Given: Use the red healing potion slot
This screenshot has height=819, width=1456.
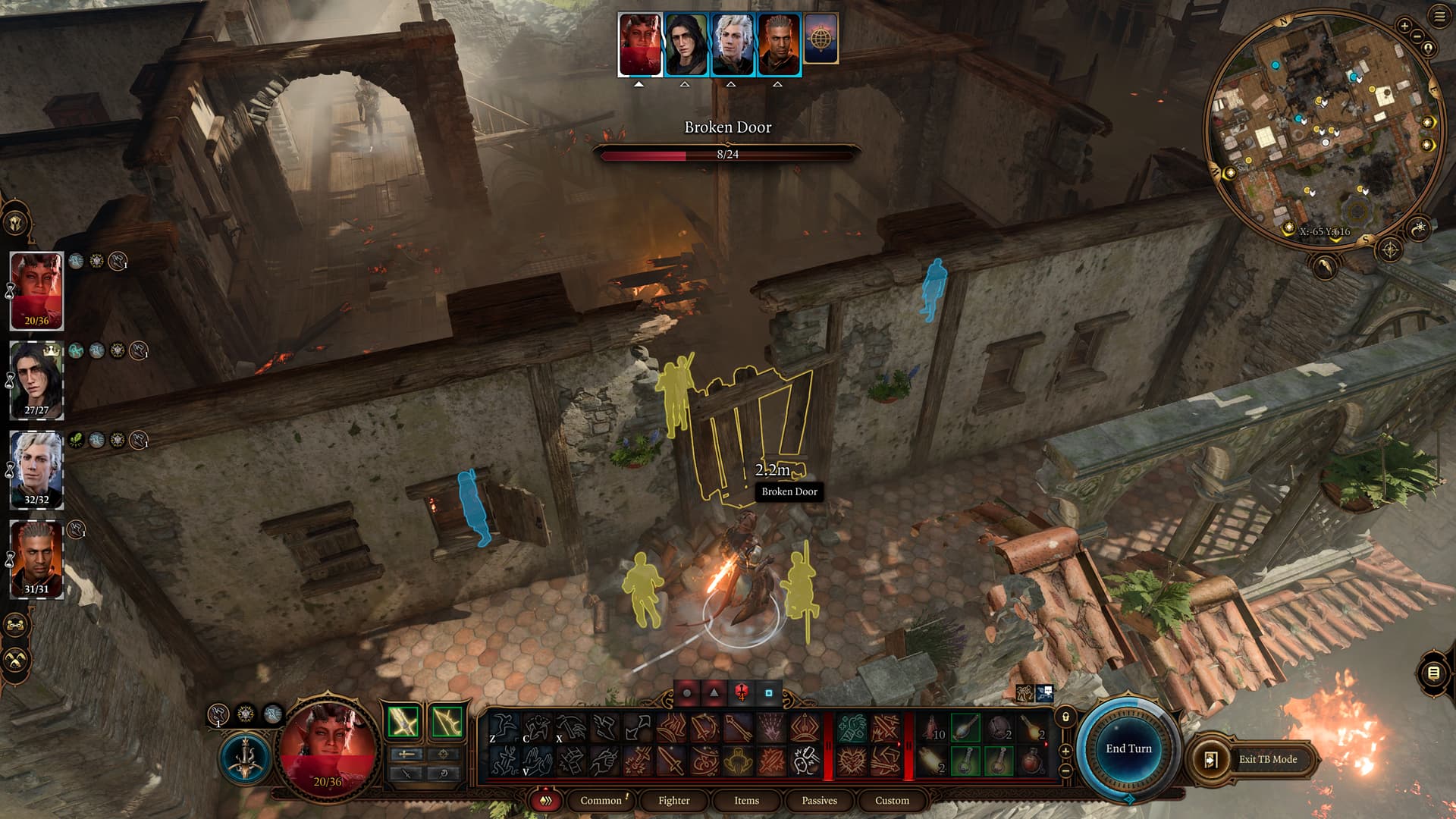Looking at the screenshot, I should 1032,761.
